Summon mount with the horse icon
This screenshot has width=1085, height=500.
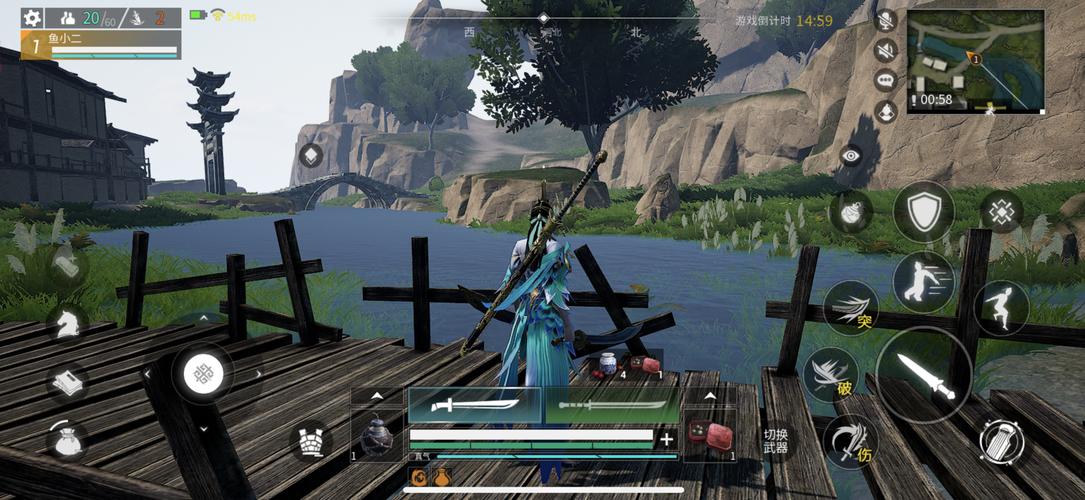(67, 322)
